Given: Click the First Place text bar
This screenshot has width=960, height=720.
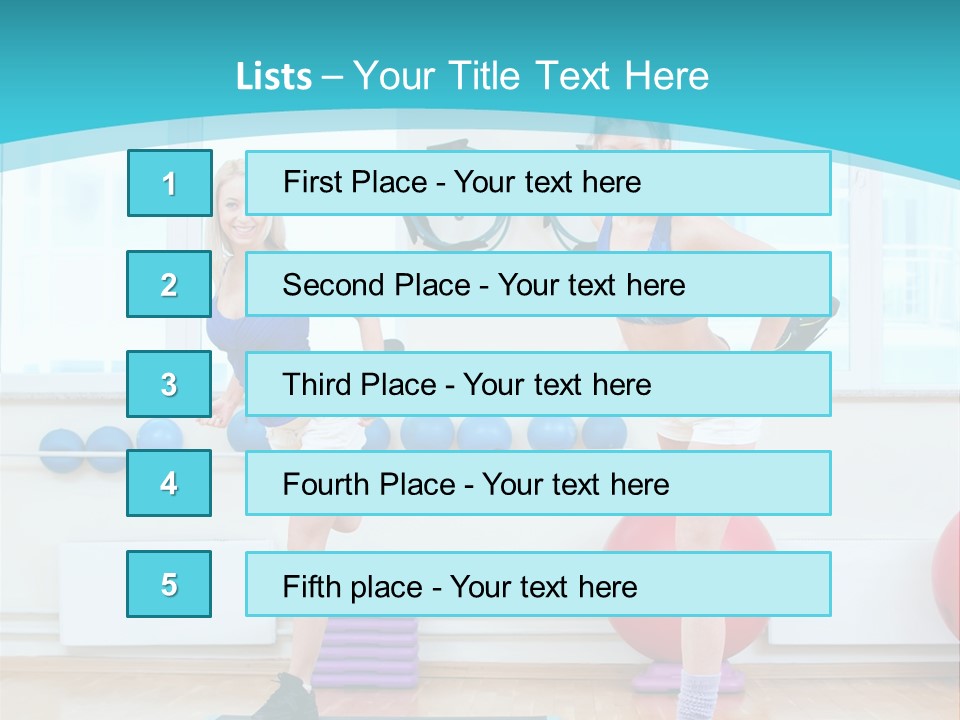Looking at the screenshot, I should [538, 183].
